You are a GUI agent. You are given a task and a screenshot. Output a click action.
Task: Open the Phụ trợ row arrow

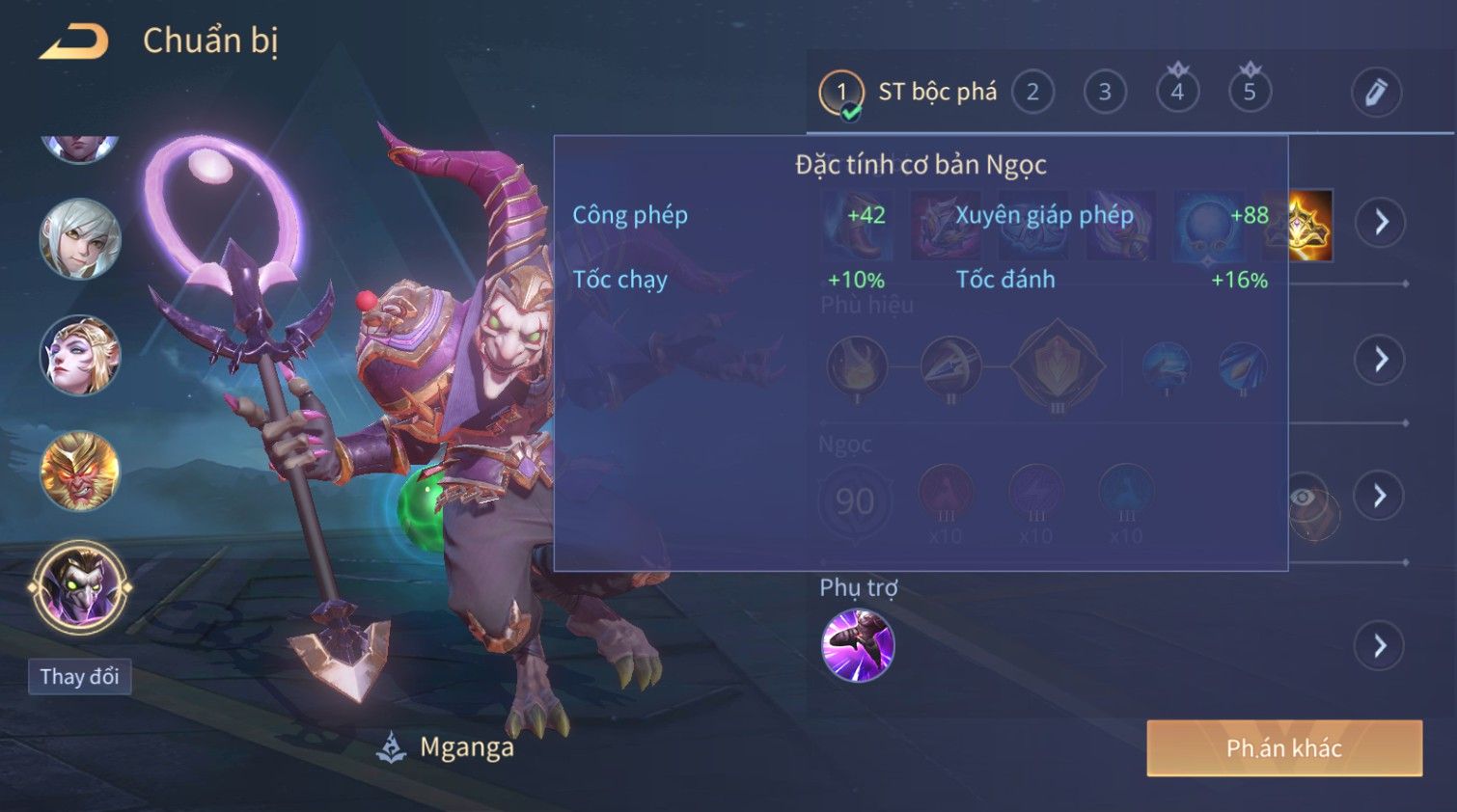click(x=1380, y=645)
